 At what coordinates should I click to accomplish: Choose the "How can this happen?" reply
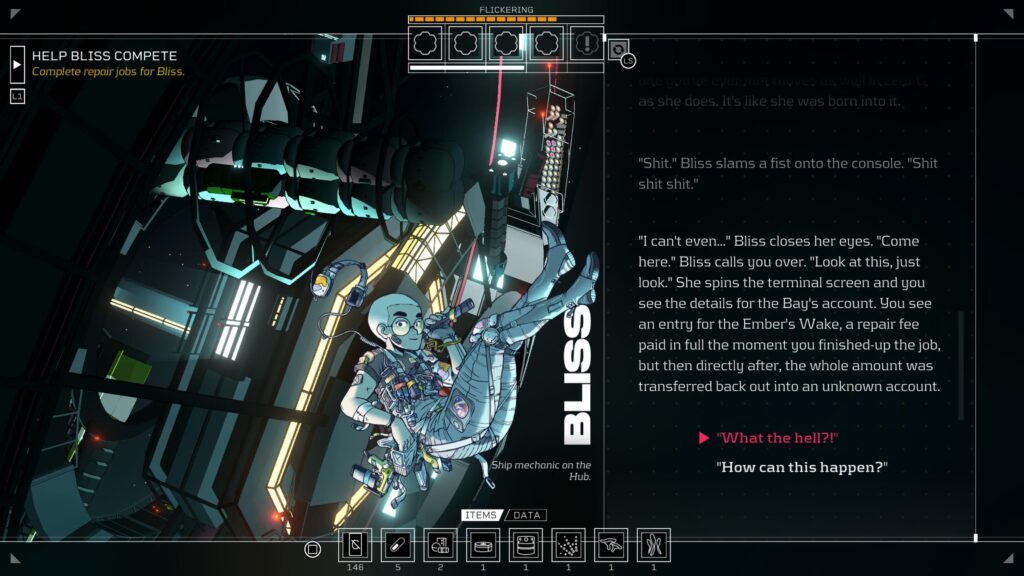(802, 468)
